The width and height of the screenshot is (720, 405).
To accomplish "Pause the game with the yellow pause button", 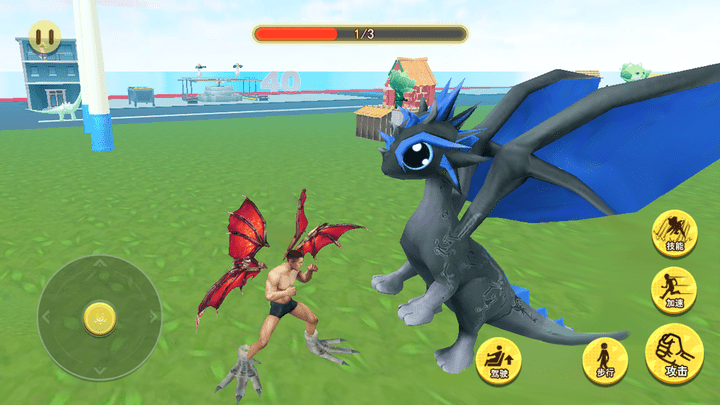I will tap(43, 39).
